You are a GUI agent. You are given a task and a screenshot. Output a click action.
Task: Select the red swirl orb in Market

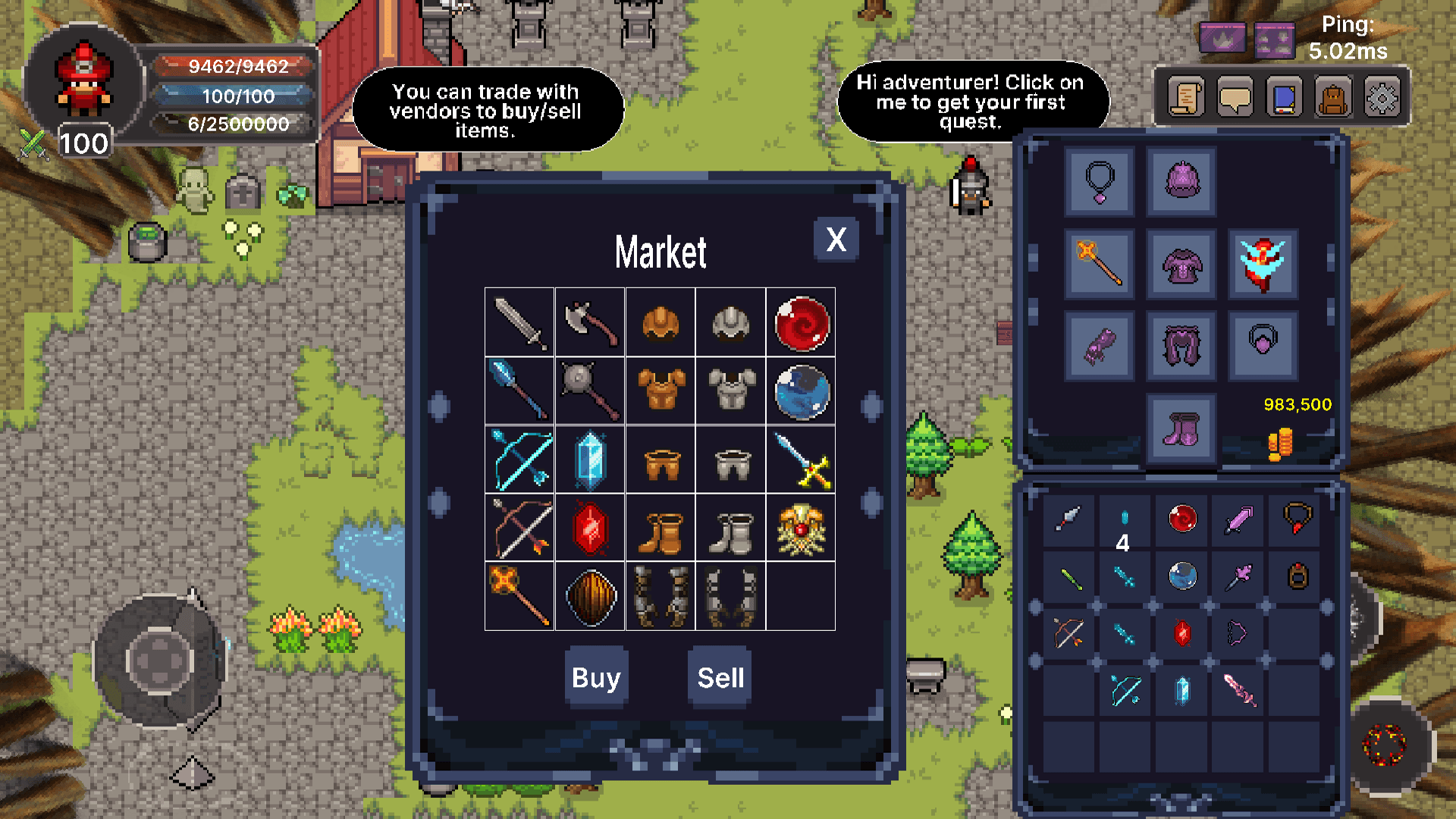pos(802,323)
